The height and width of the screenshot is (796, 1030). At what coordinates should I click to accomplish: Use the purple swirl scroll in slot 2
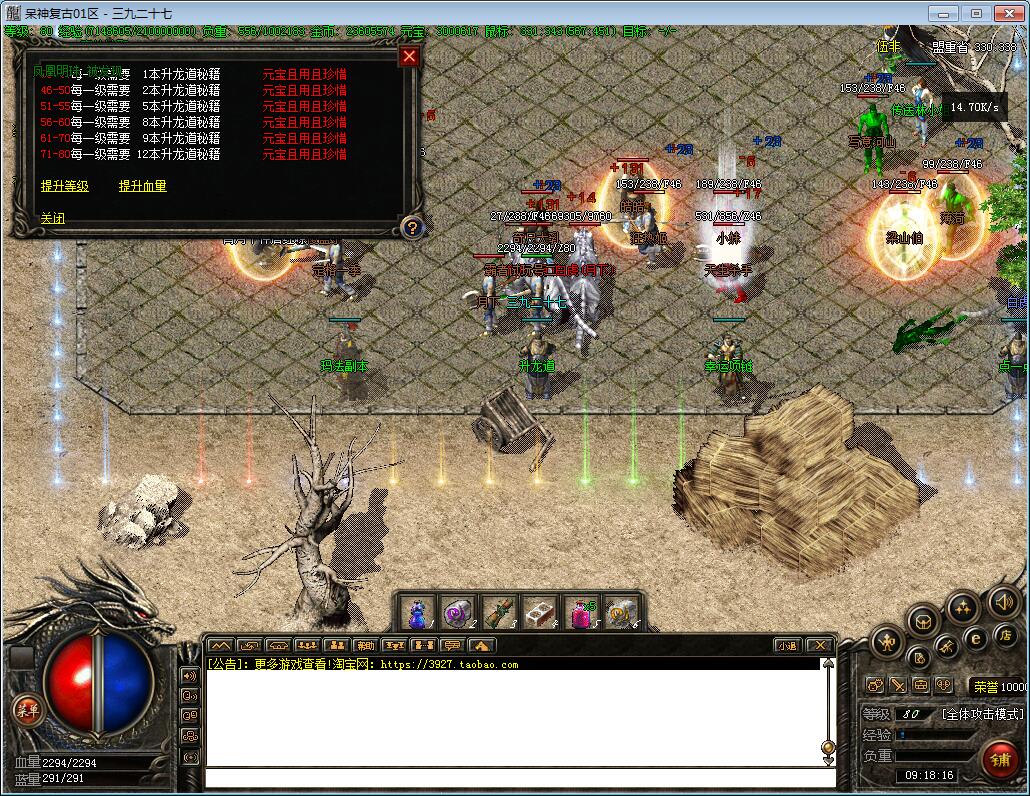(x=458, y=612)
